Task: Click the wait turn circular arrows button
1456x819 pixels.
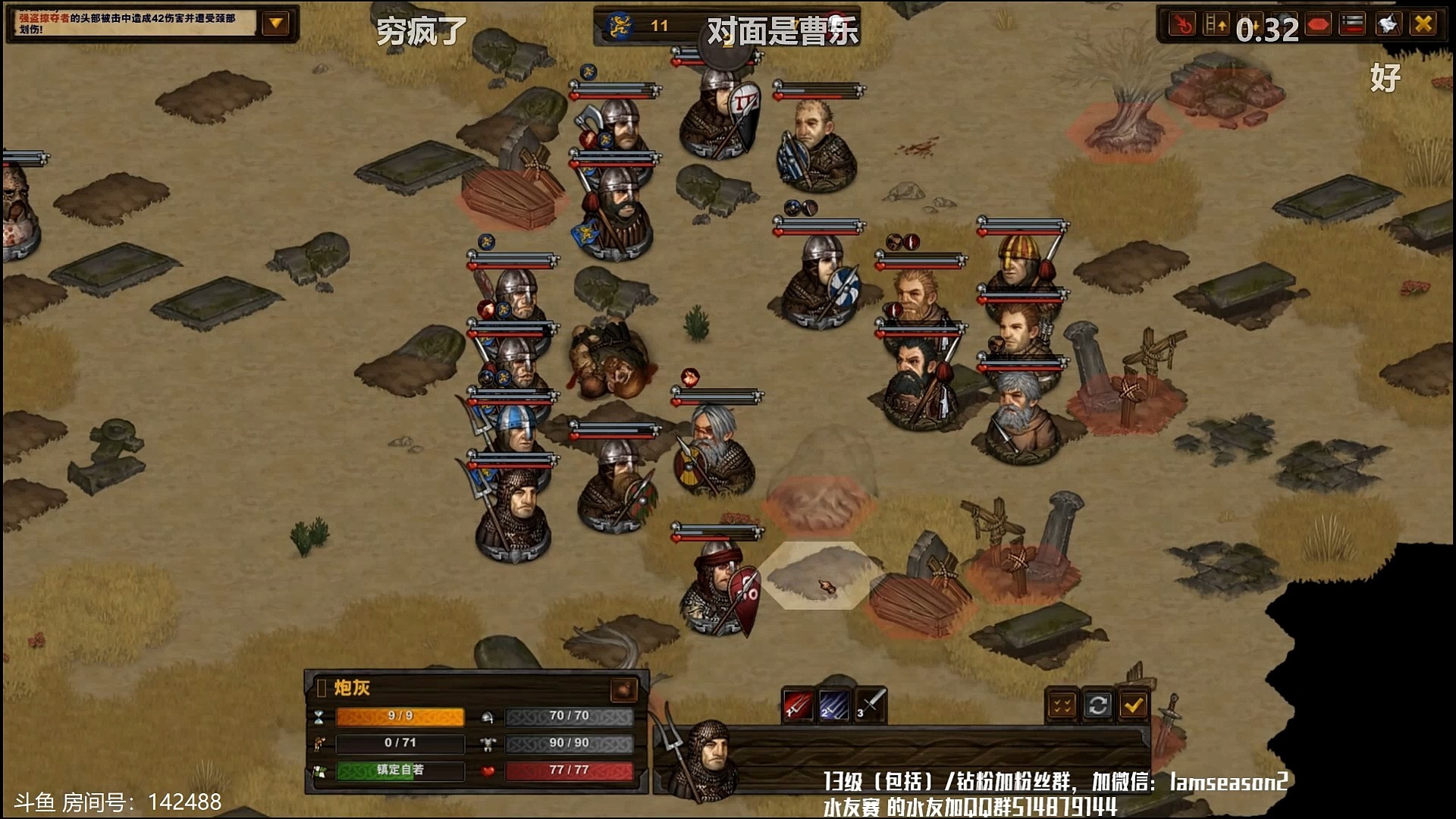Action: [x=1097, y=706]
